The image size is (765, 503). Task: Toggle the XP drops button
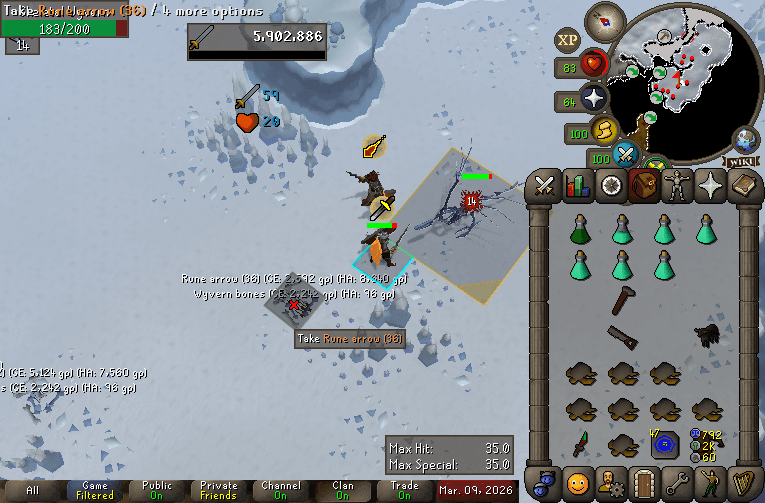click(567, 41)
